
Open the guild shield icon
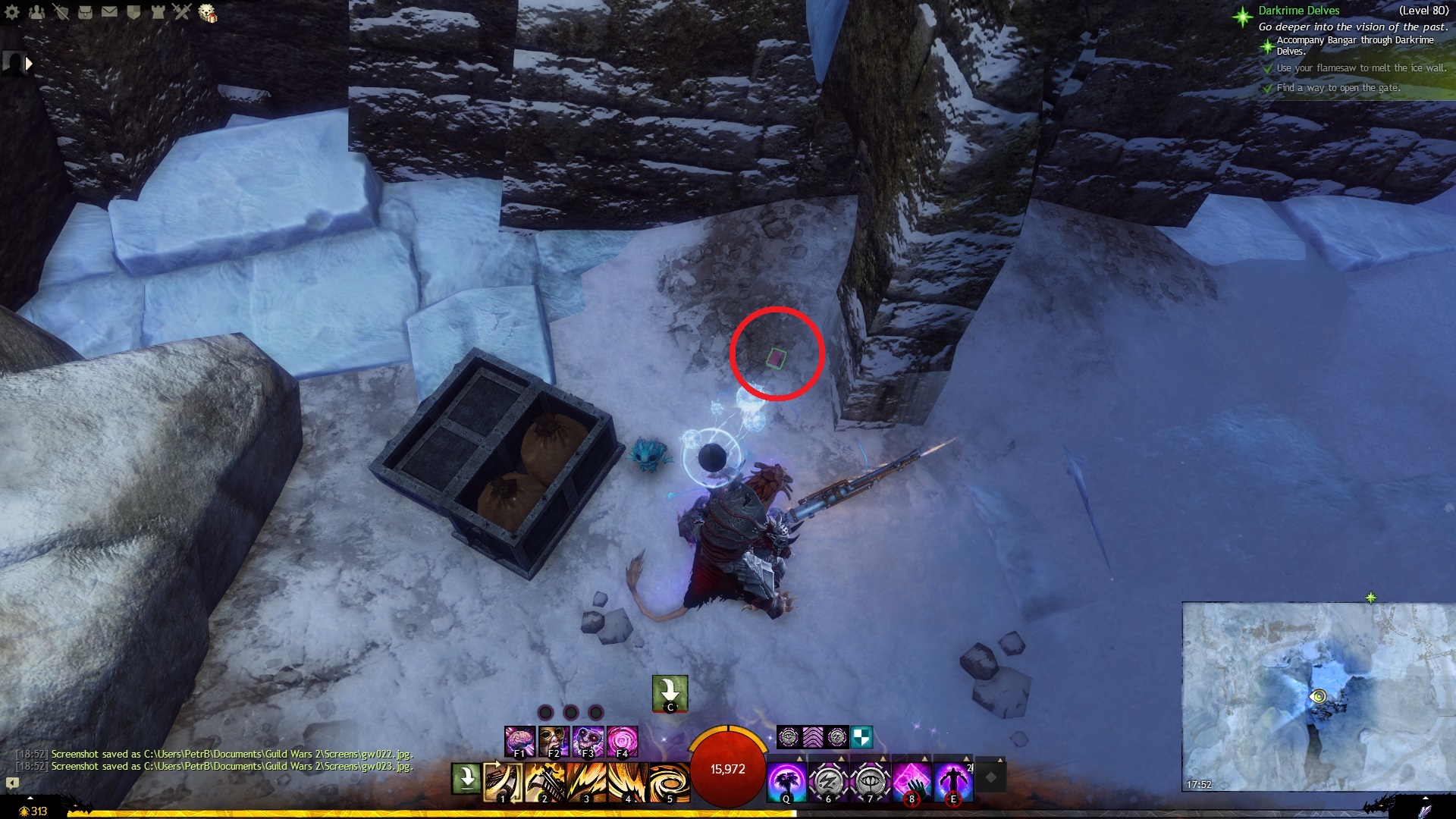coord(133,11)
